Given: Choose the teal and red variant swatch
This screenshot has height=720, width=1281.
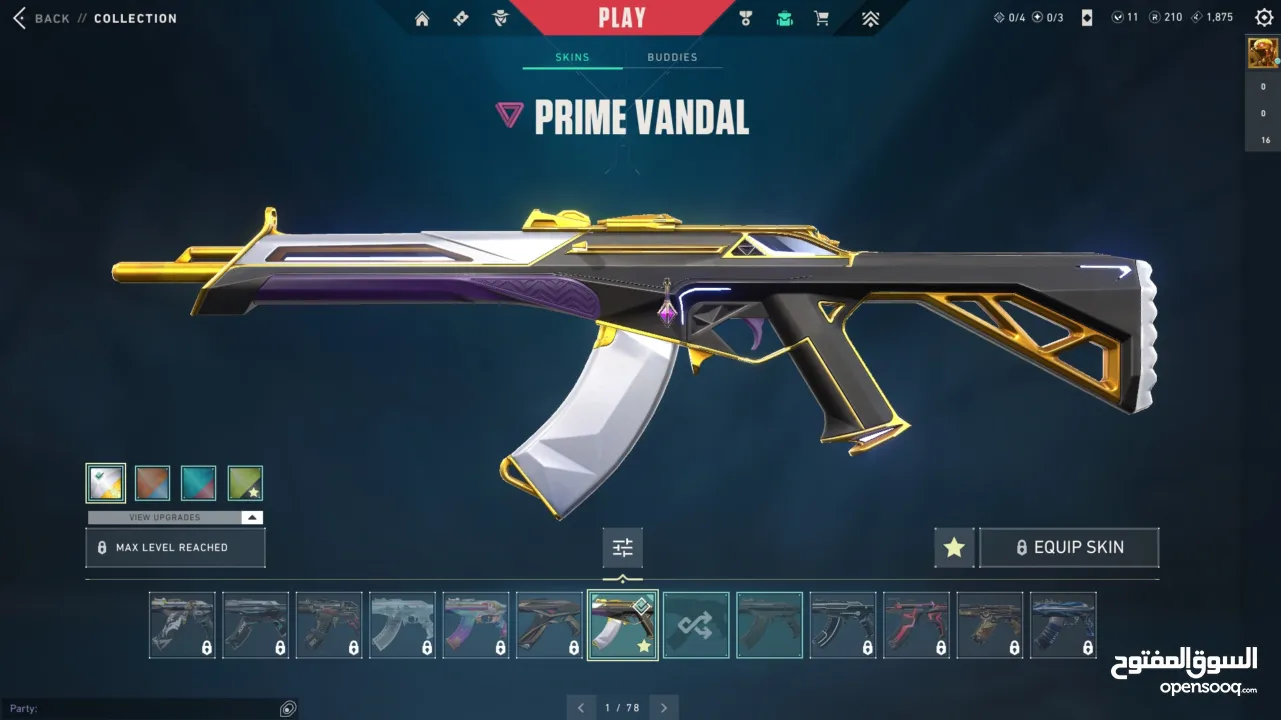Looking at the screenshot, I should [198, 483].
